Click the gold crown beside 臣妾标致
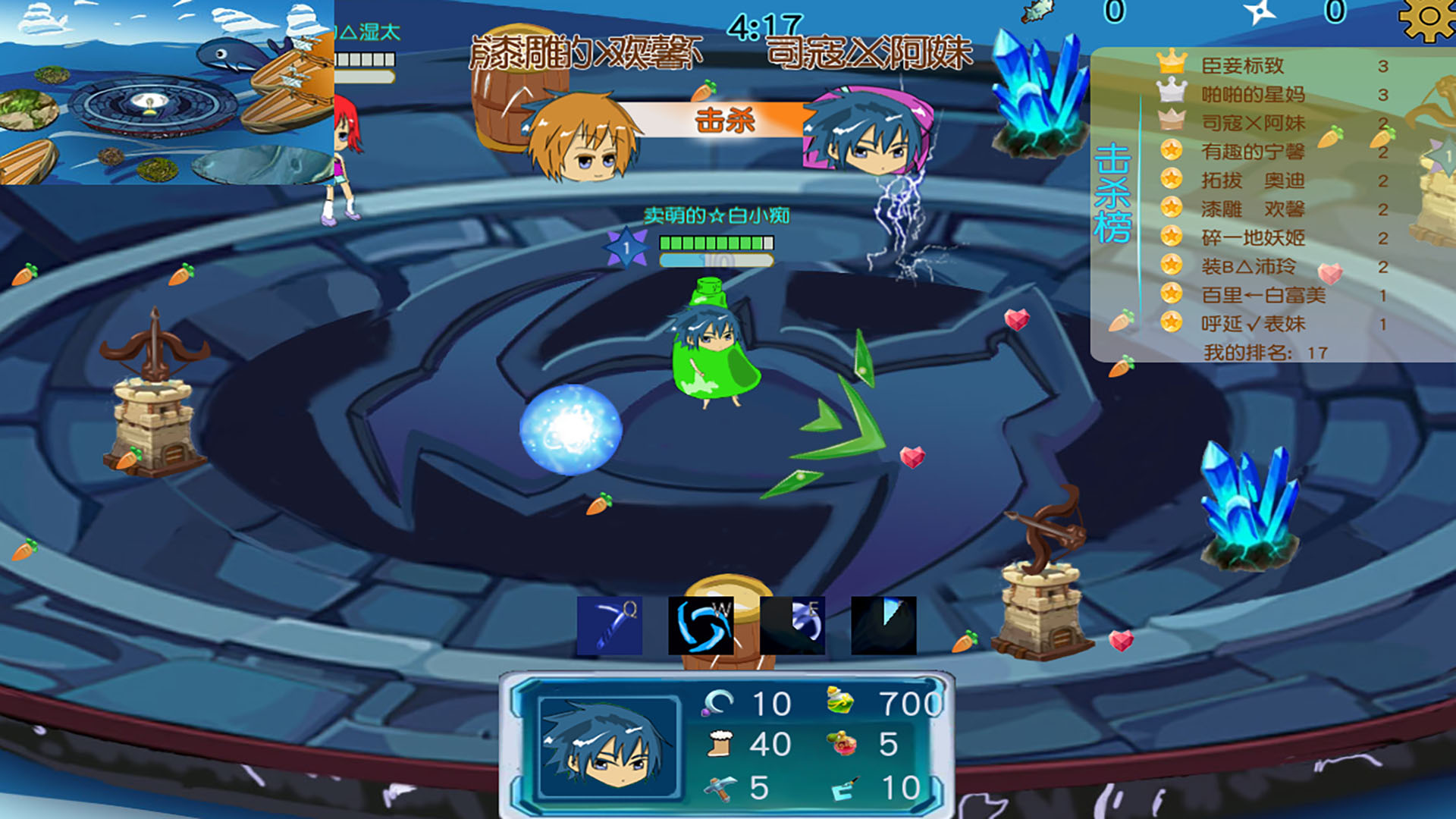This screenshot has height=819, width=1456. [x=1174, y=63]
